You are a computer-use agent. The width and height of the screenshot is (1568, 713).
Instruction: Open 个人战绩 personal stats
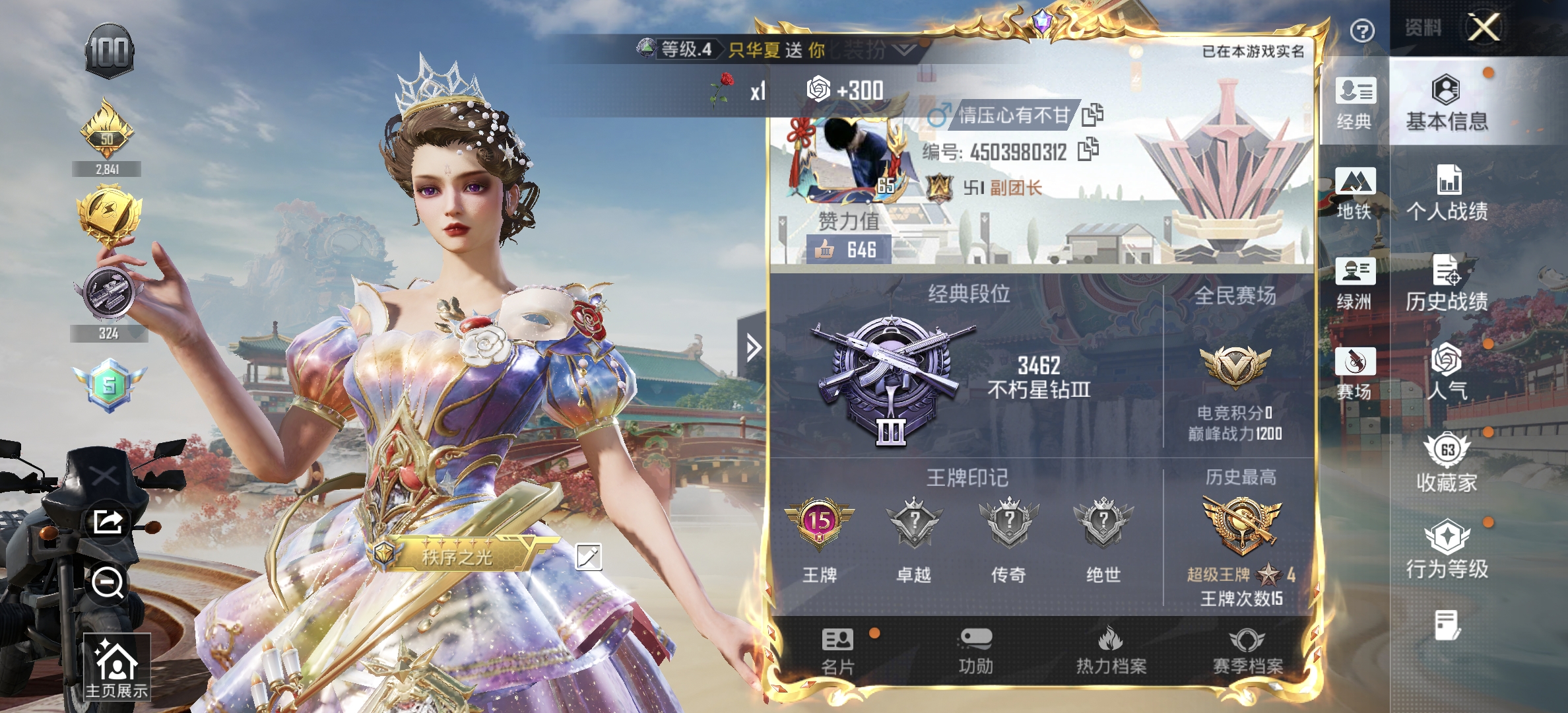tap(1447, 193)
